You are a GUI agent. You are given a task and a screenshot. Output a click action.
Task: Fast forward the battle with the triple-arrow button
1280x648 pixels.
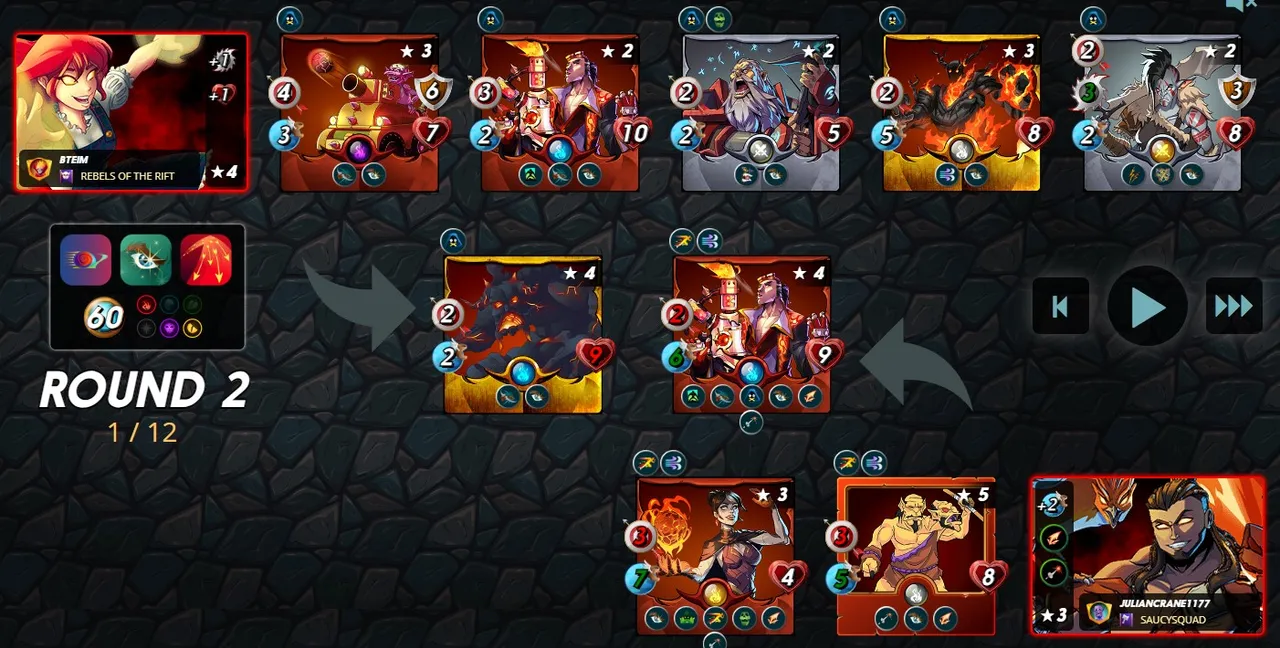(1233, 306)
